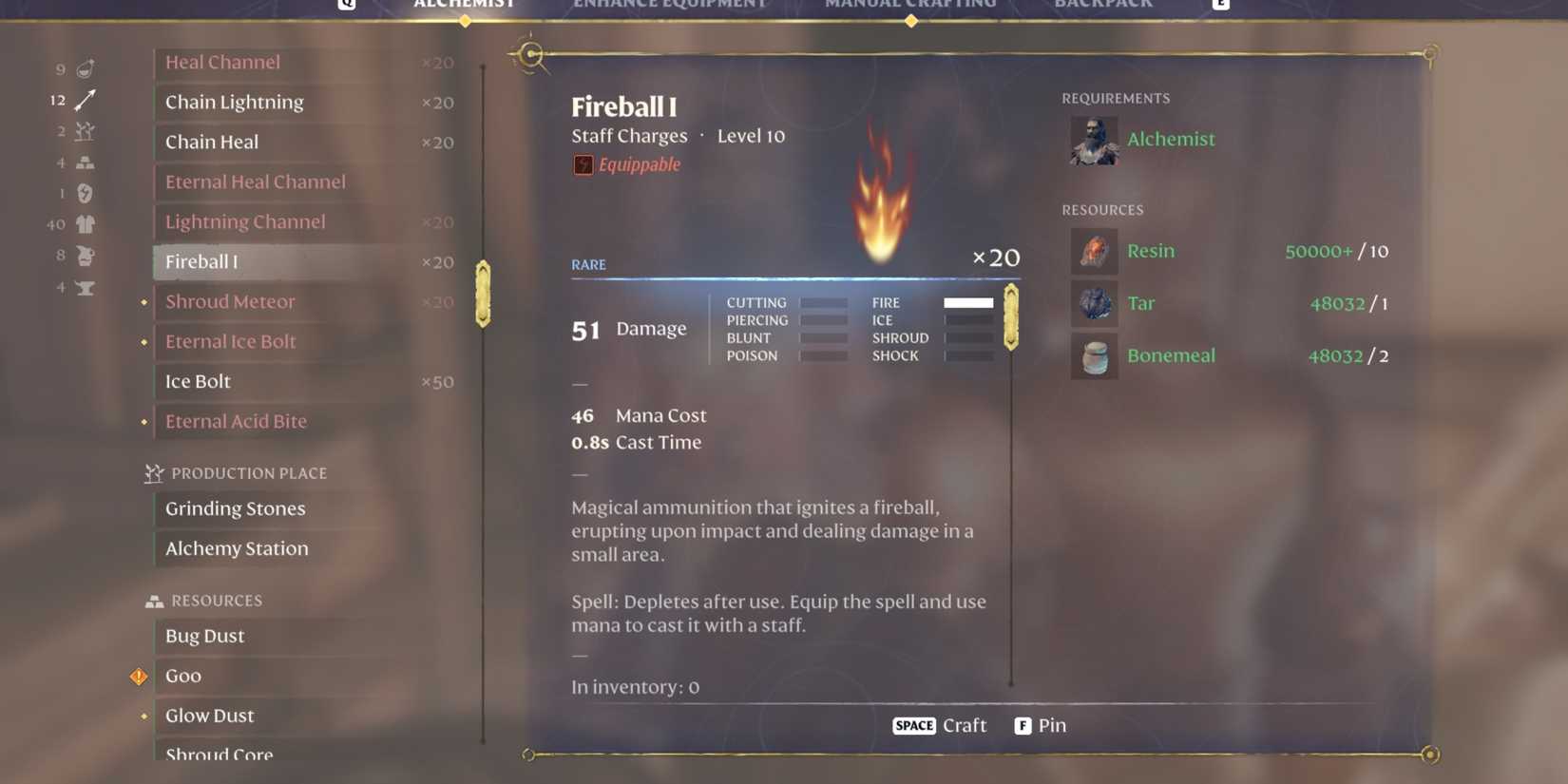1568x784 pixels.
Task: Select the anvil category icon
Action: tap(84, 288)
